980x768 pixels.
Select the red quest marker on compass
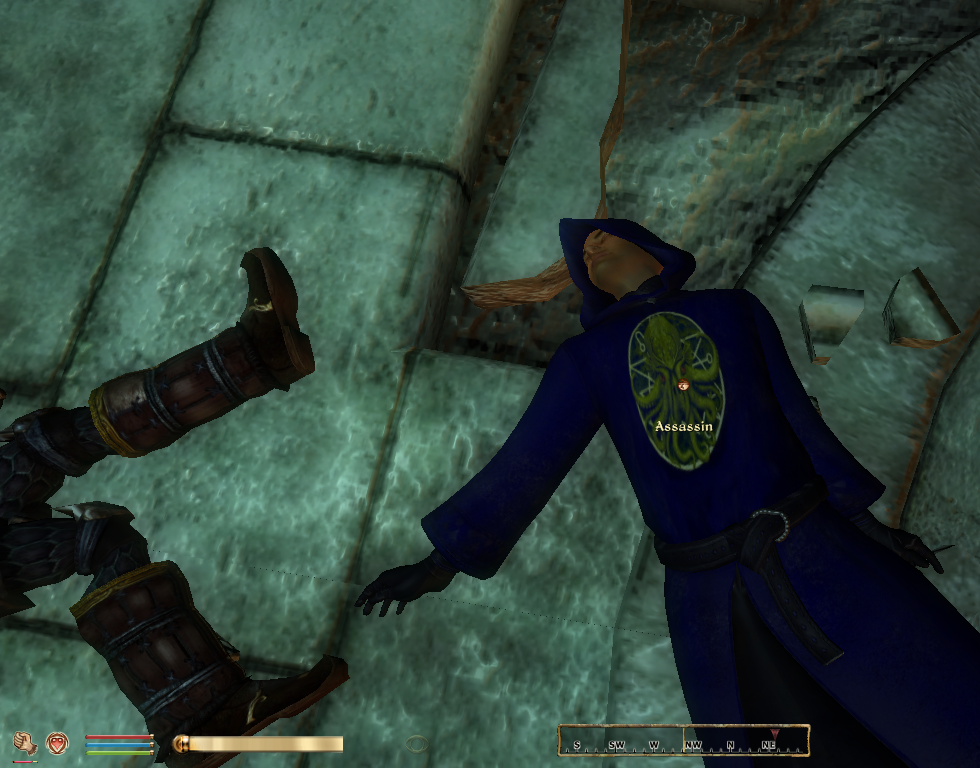(x=774, y=734)
